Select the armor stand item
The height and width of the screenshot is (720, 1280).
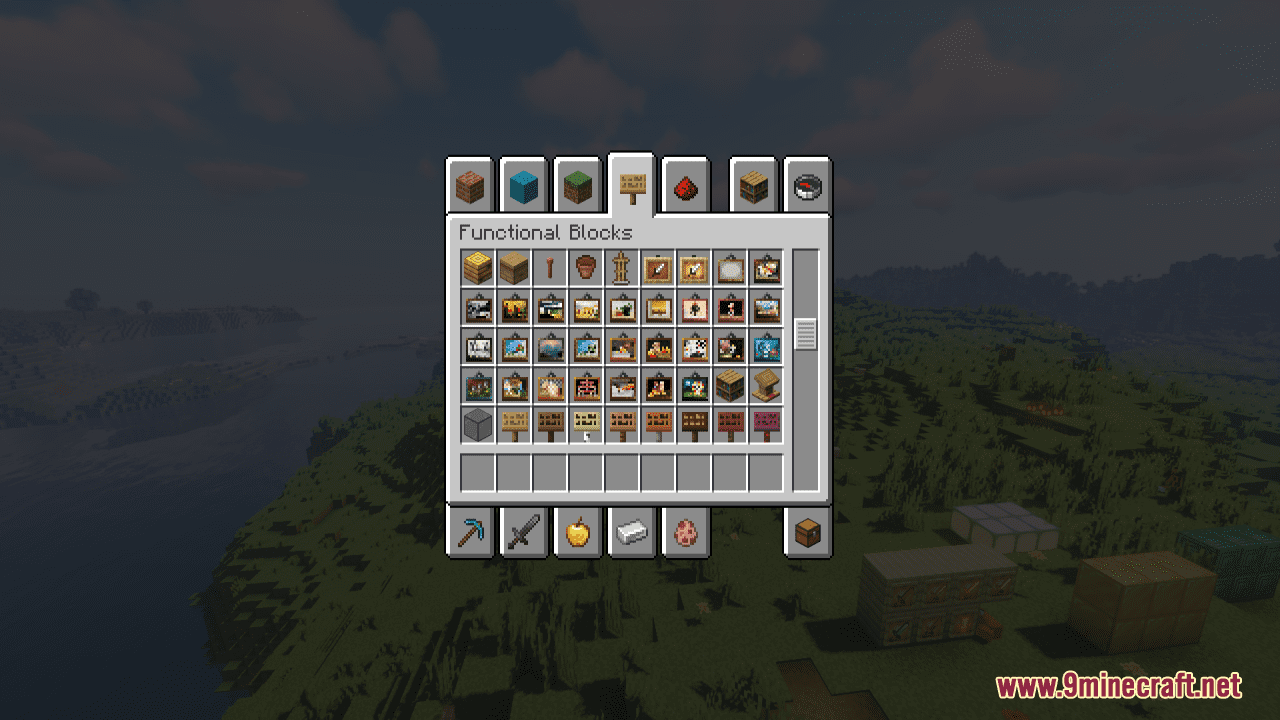pyautogui.click(x=621, y=268)
